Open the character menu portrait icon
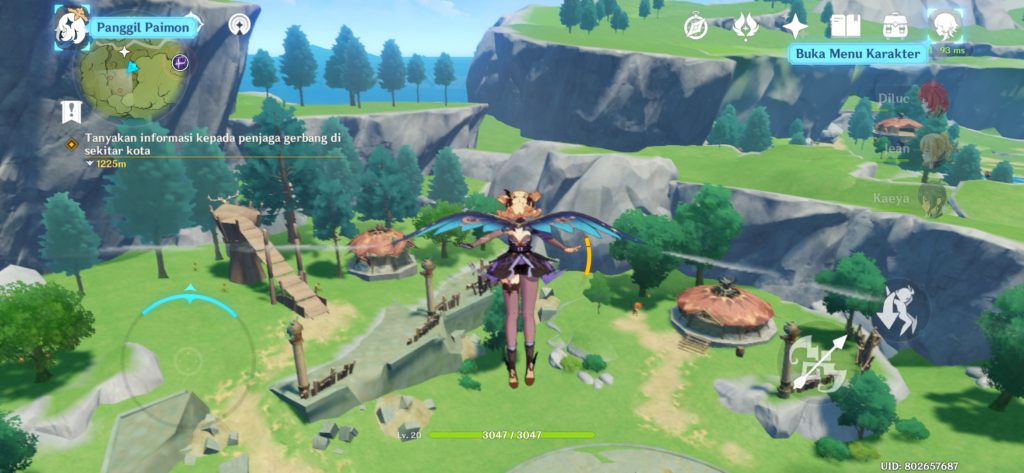Image resolution: width=1024 pixels, height=473 pixels. coord(944,24)
